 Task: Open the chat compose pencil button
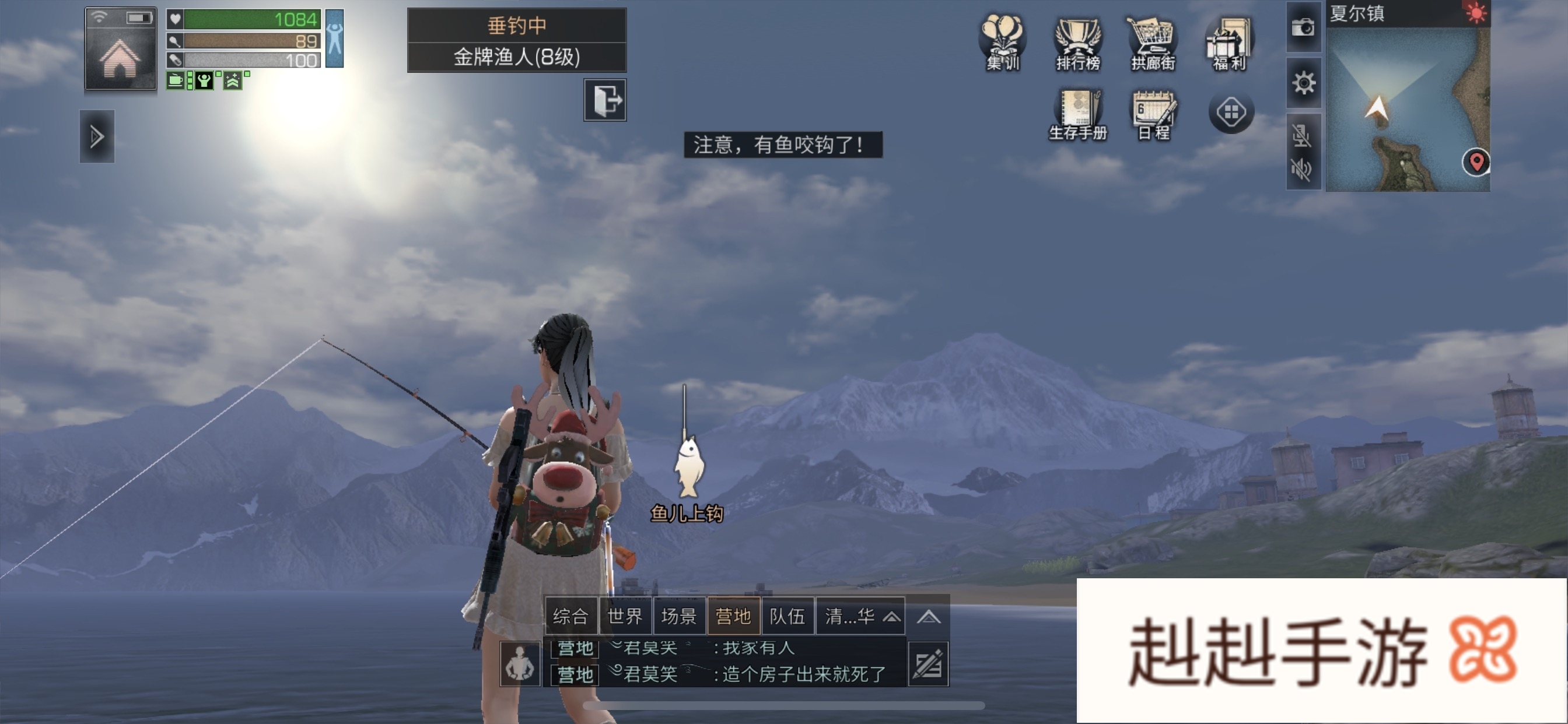coord(928,664)
